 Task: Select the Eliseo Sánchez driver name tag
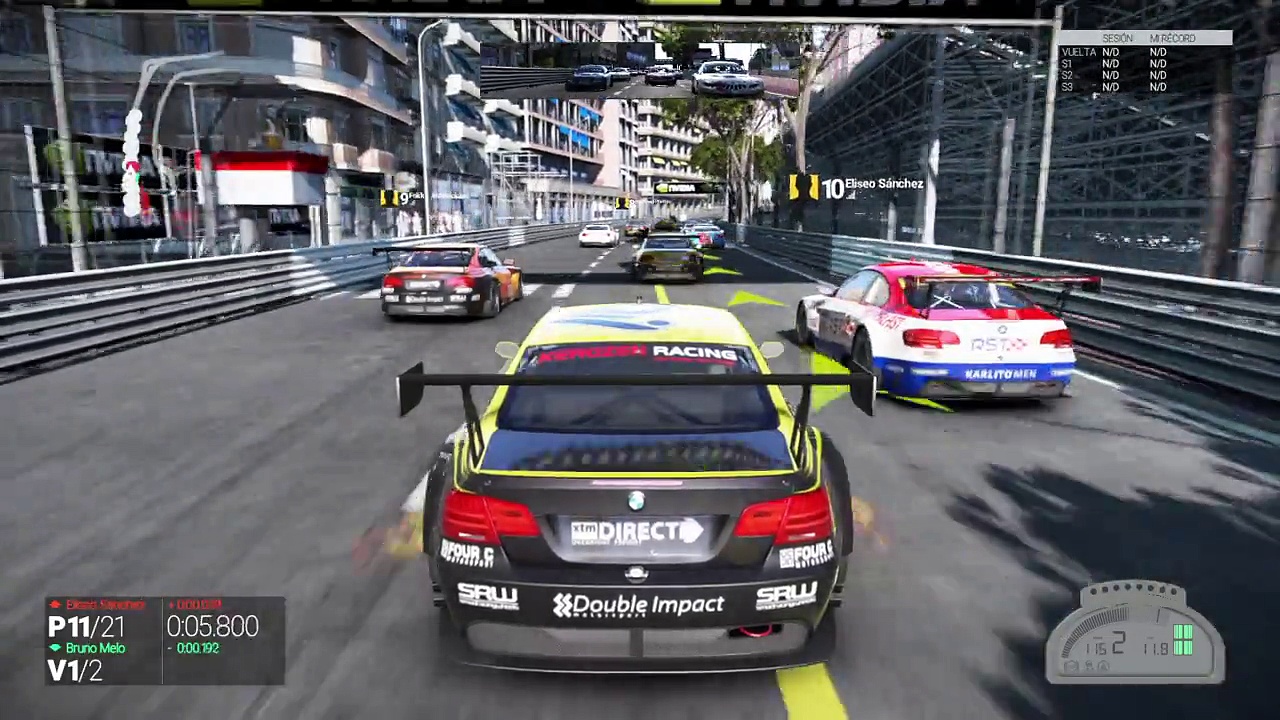tap(857, 186)
